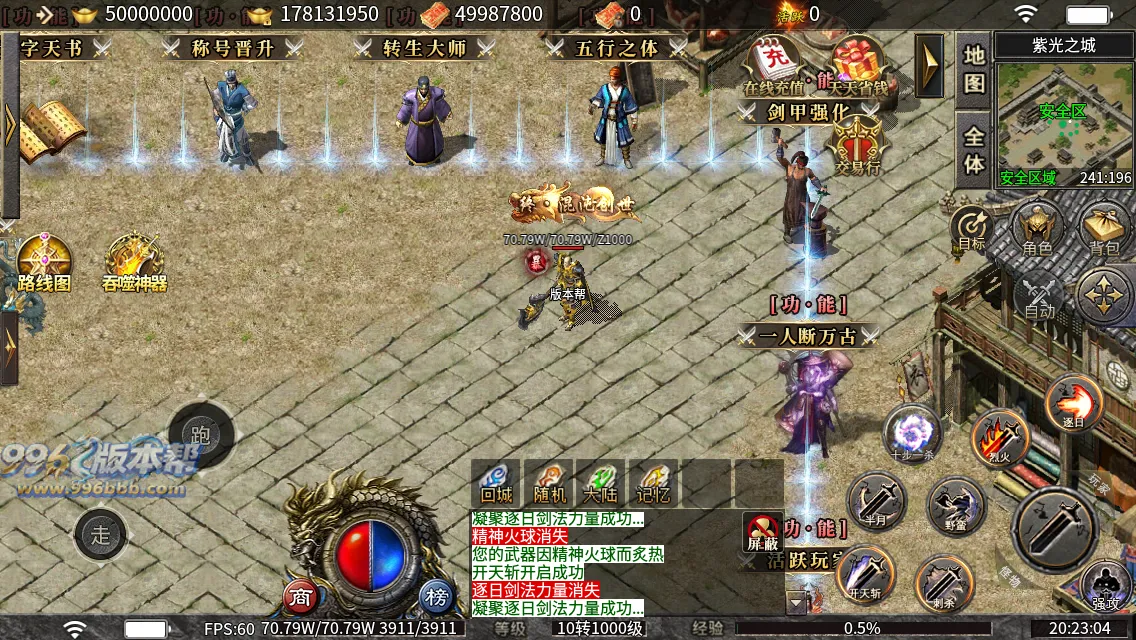
Task: Open the 背包 backpack
Action: click(1104, 228)
